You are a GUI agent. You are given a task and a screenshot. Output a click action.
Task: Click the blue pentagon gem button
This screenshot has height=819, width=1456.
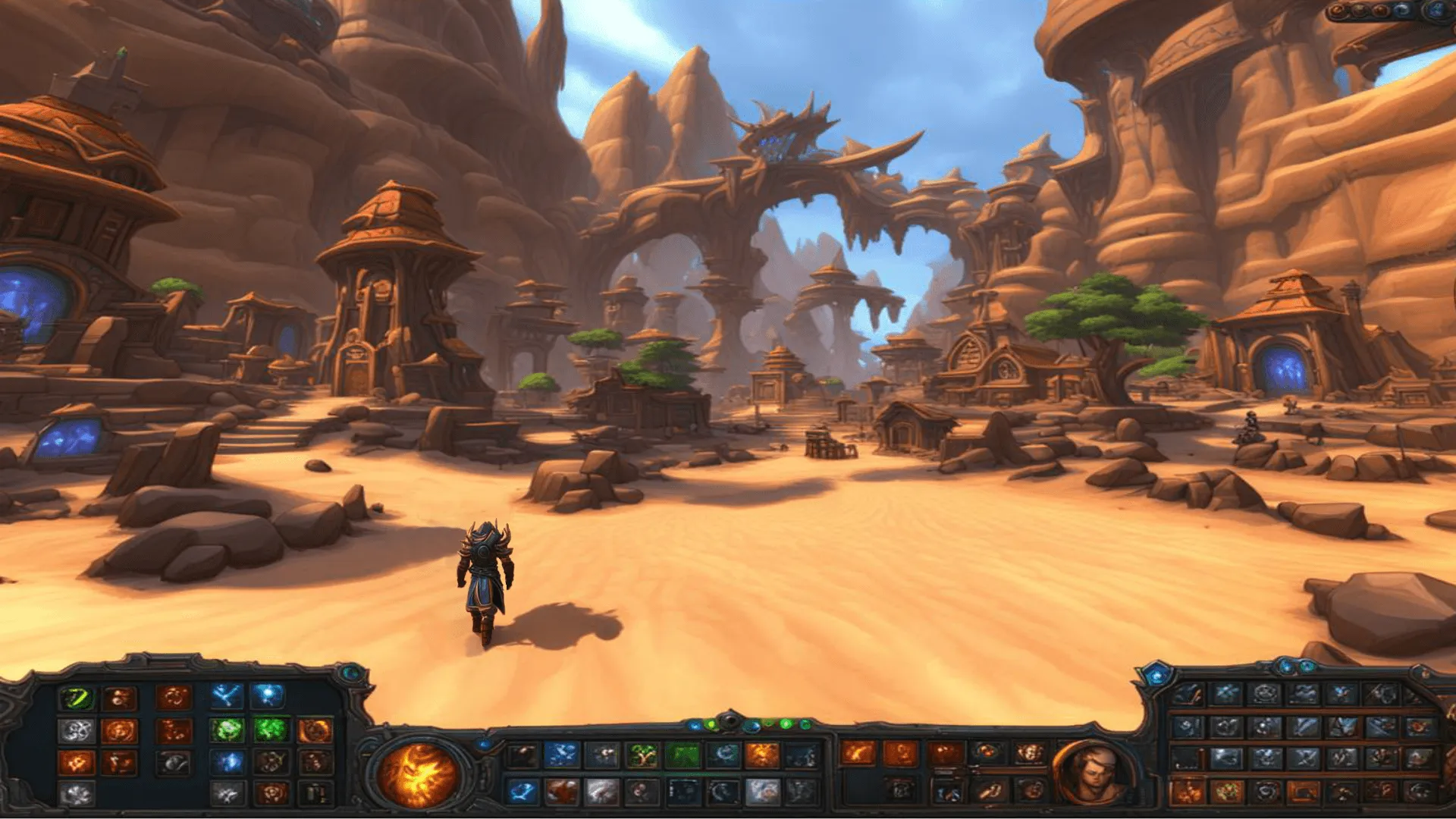1157,674
